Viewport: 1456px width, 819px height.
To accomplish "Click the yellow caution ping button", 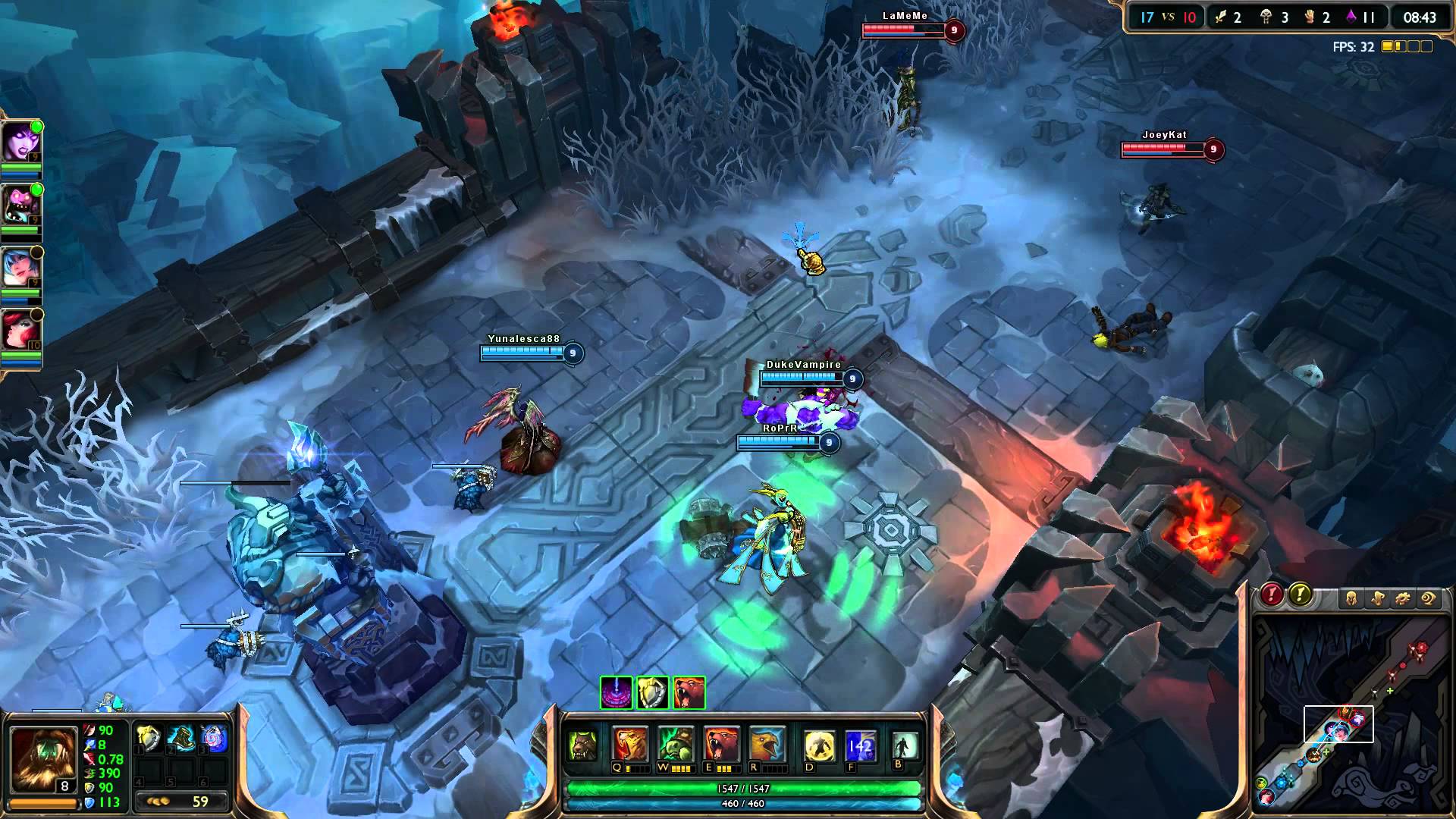I will coord(1300,595).
